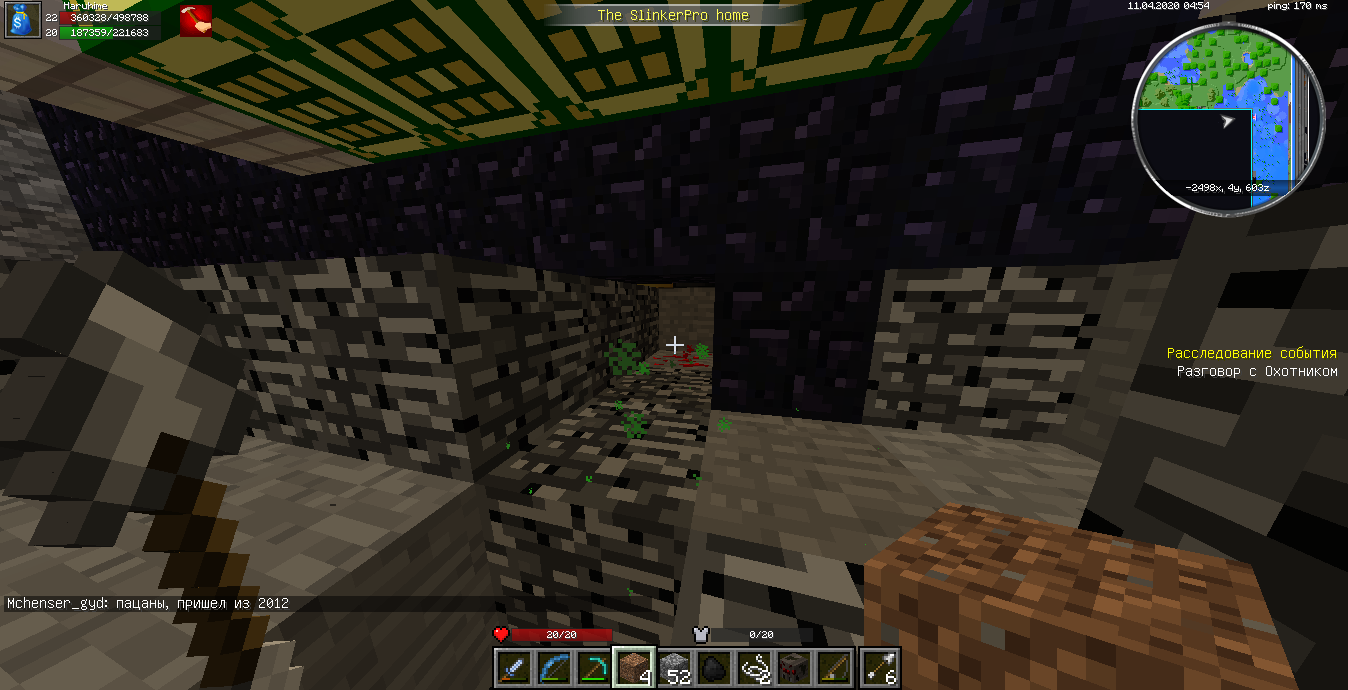Click the red pickaxe status icon
The width and height of the screenshot is (1348, 690).
click(195, 21)
